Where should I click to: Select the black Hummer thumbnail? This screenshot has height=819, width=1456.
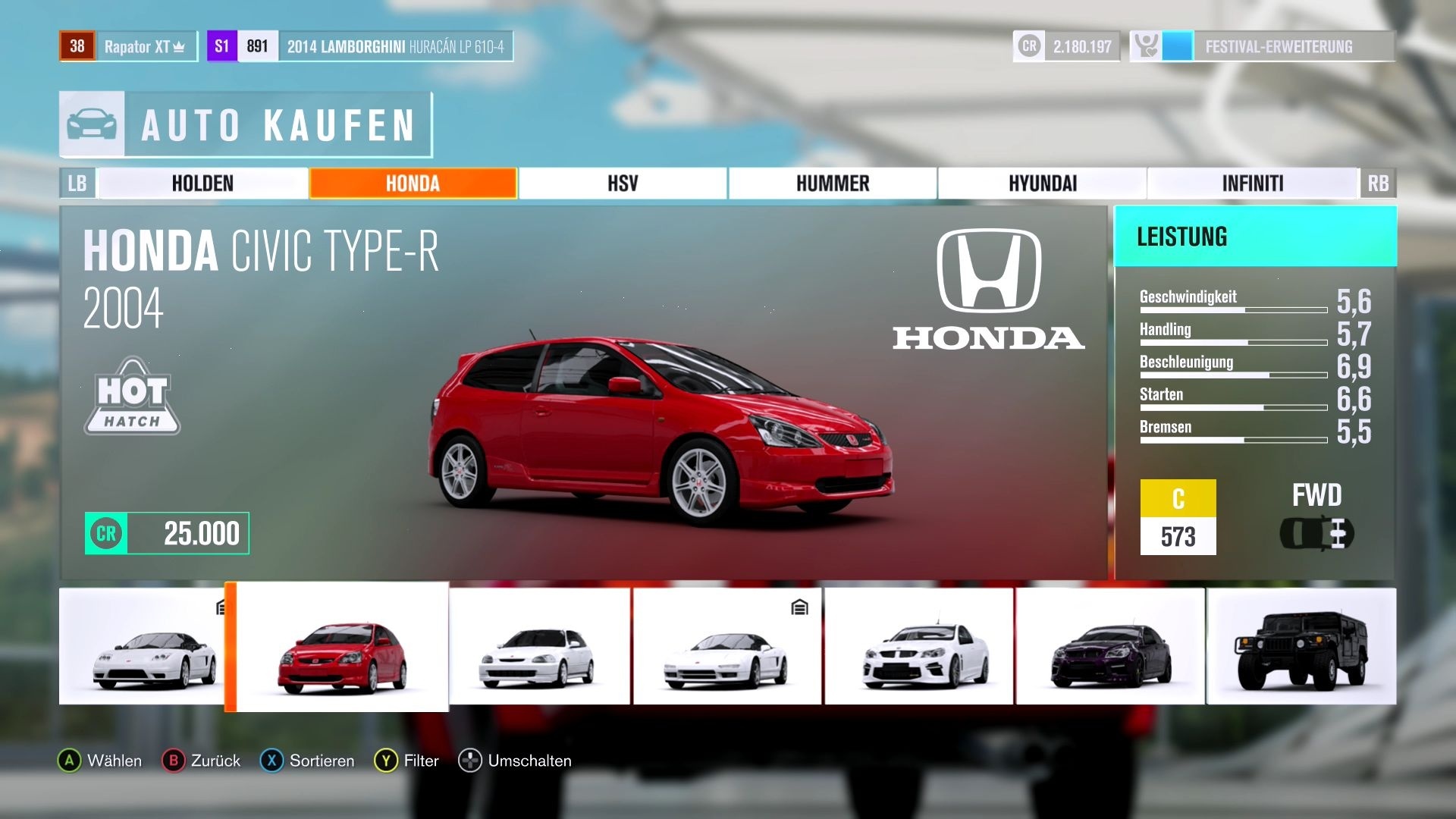1301,648
